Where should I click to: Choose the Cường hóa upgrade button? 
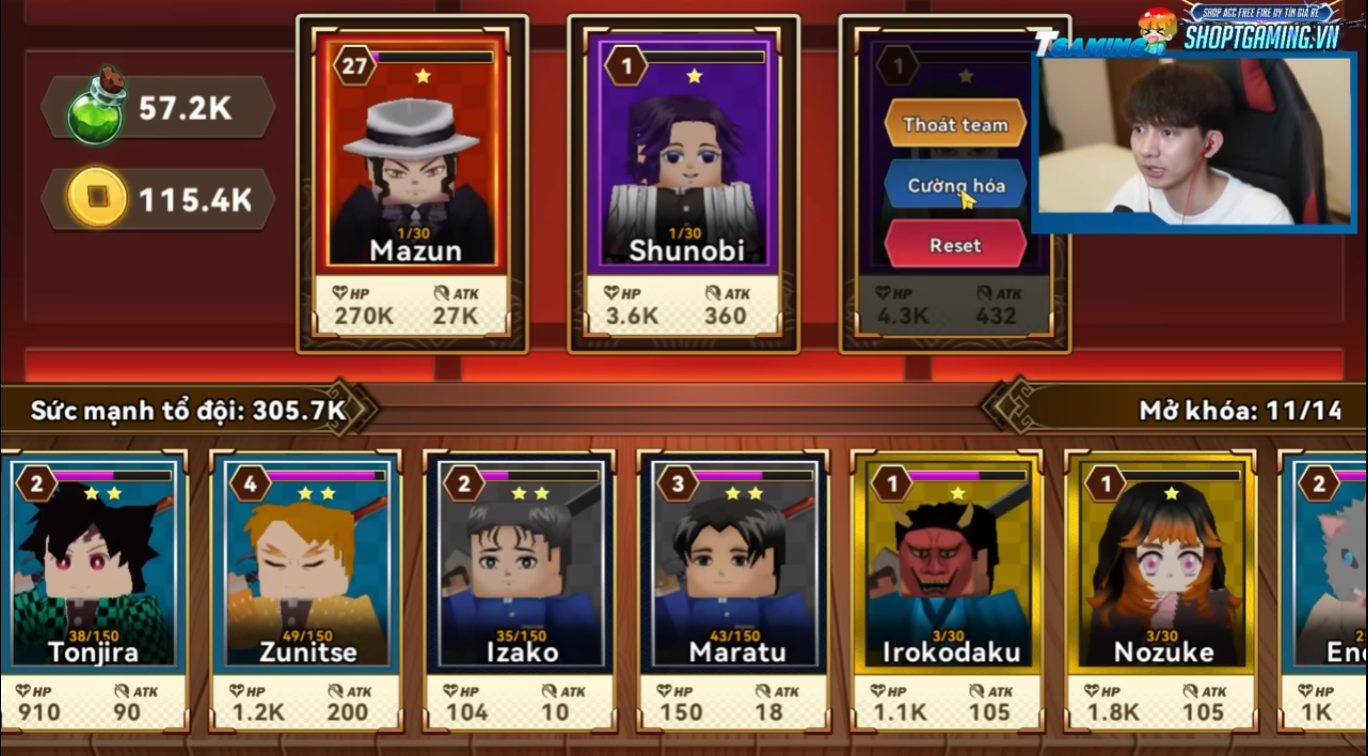(x=955, y=186)
